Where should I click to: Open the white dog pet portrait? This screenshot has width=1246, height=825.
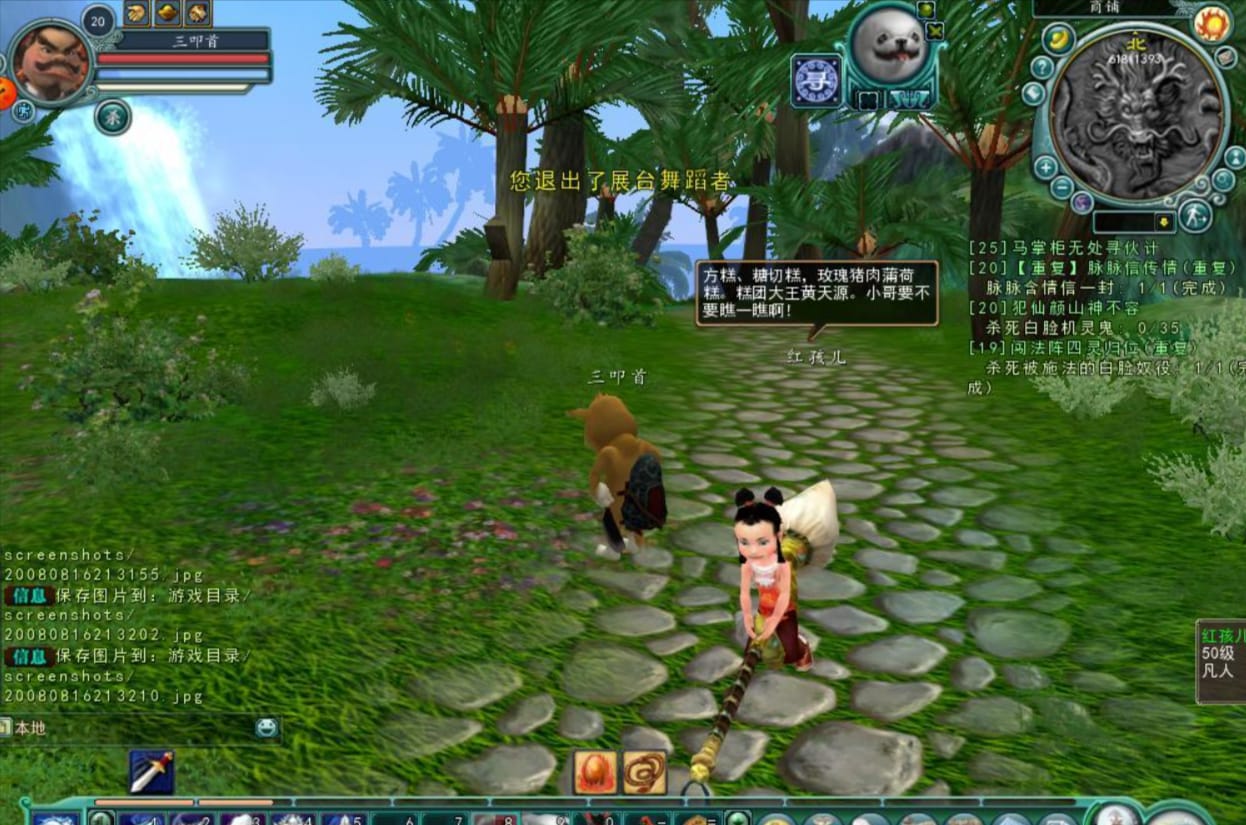(889, 48)
